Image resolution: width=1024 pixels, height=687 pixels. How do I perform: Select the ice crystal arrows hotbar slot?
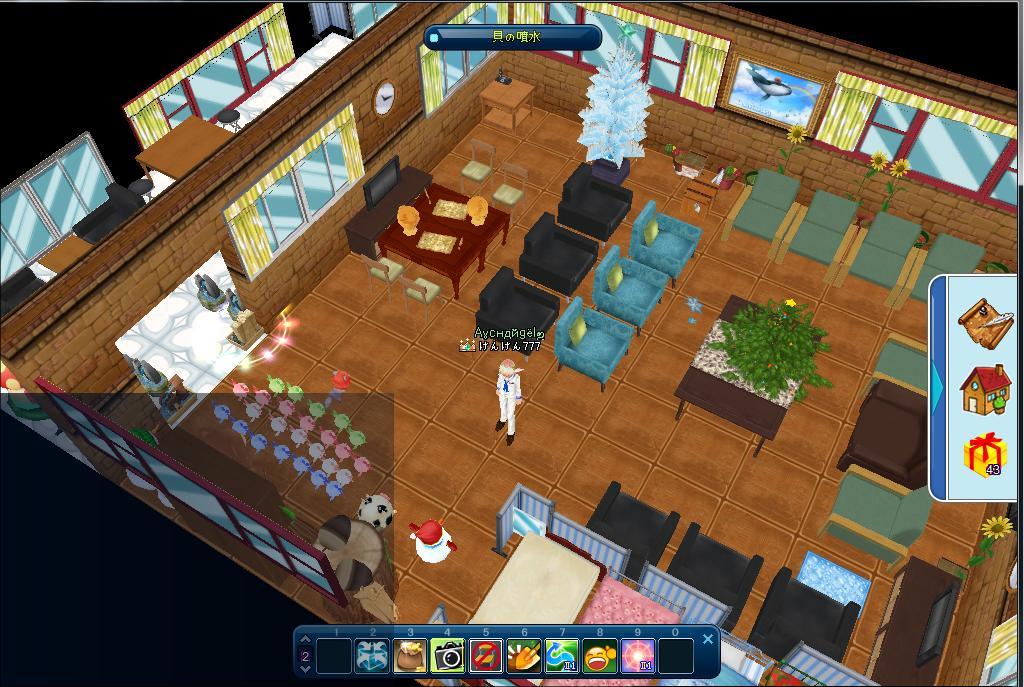[x=373, y=656]
